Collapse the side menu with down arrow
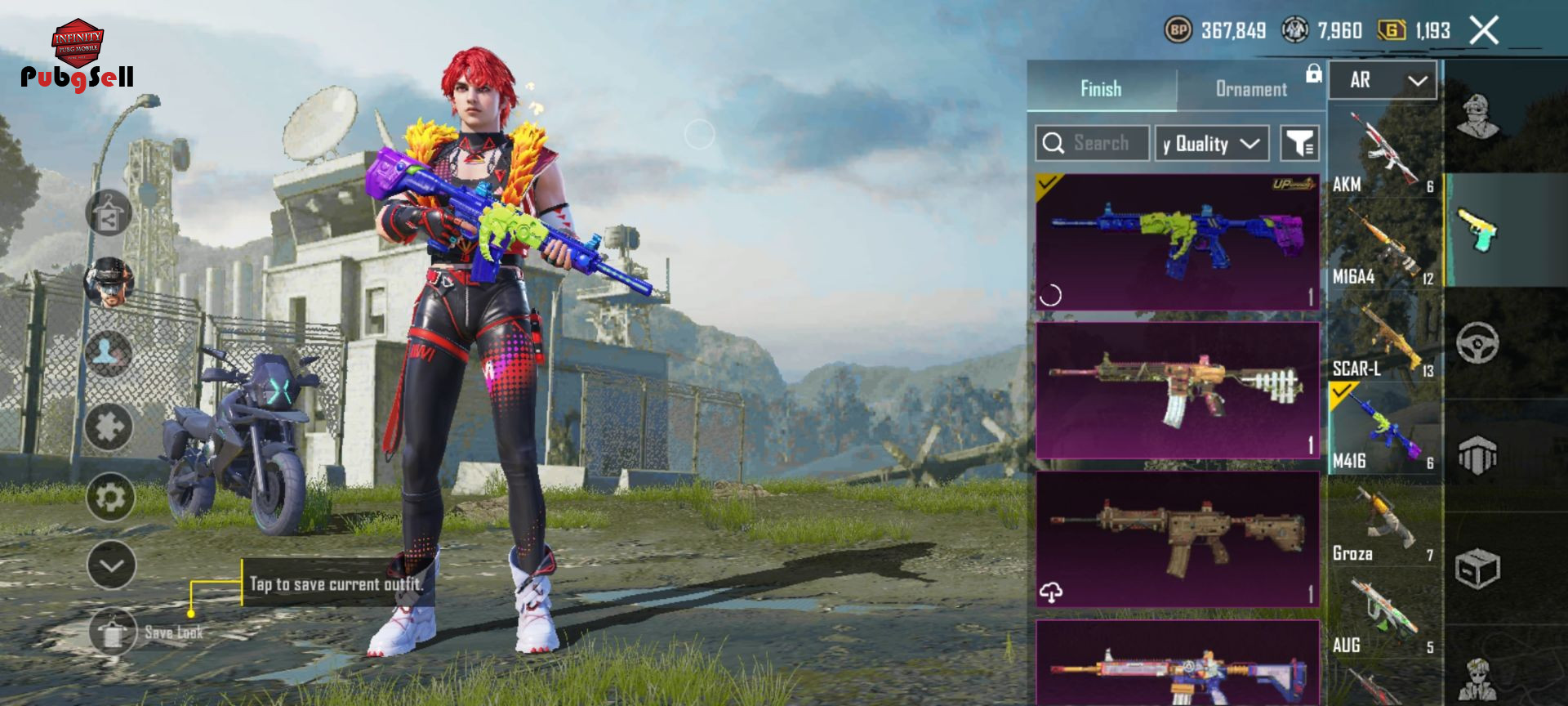This screenshot has width=1568, height=706. 111,565
